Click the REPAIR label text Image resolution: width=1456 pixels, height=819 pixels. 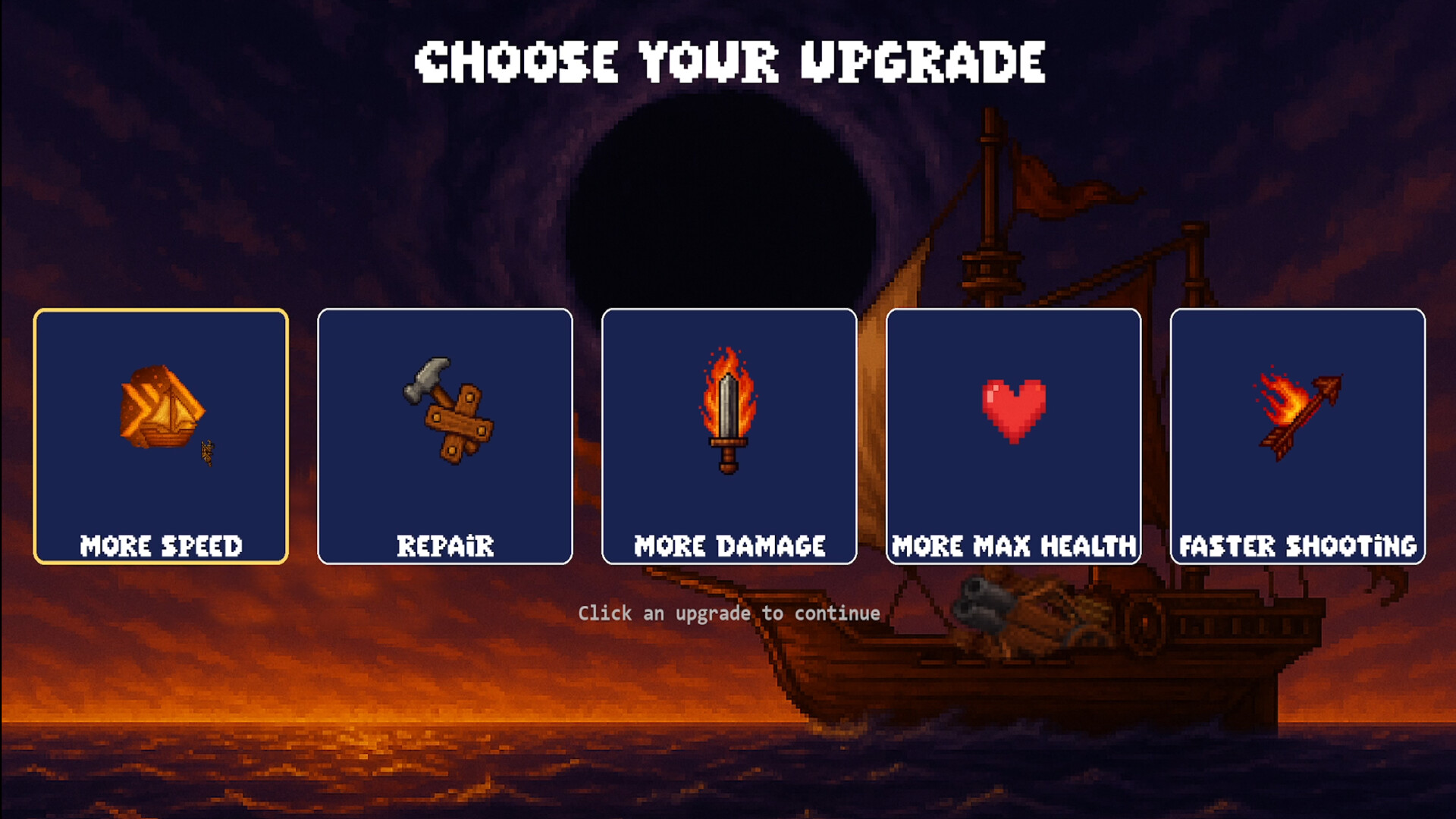446,544
